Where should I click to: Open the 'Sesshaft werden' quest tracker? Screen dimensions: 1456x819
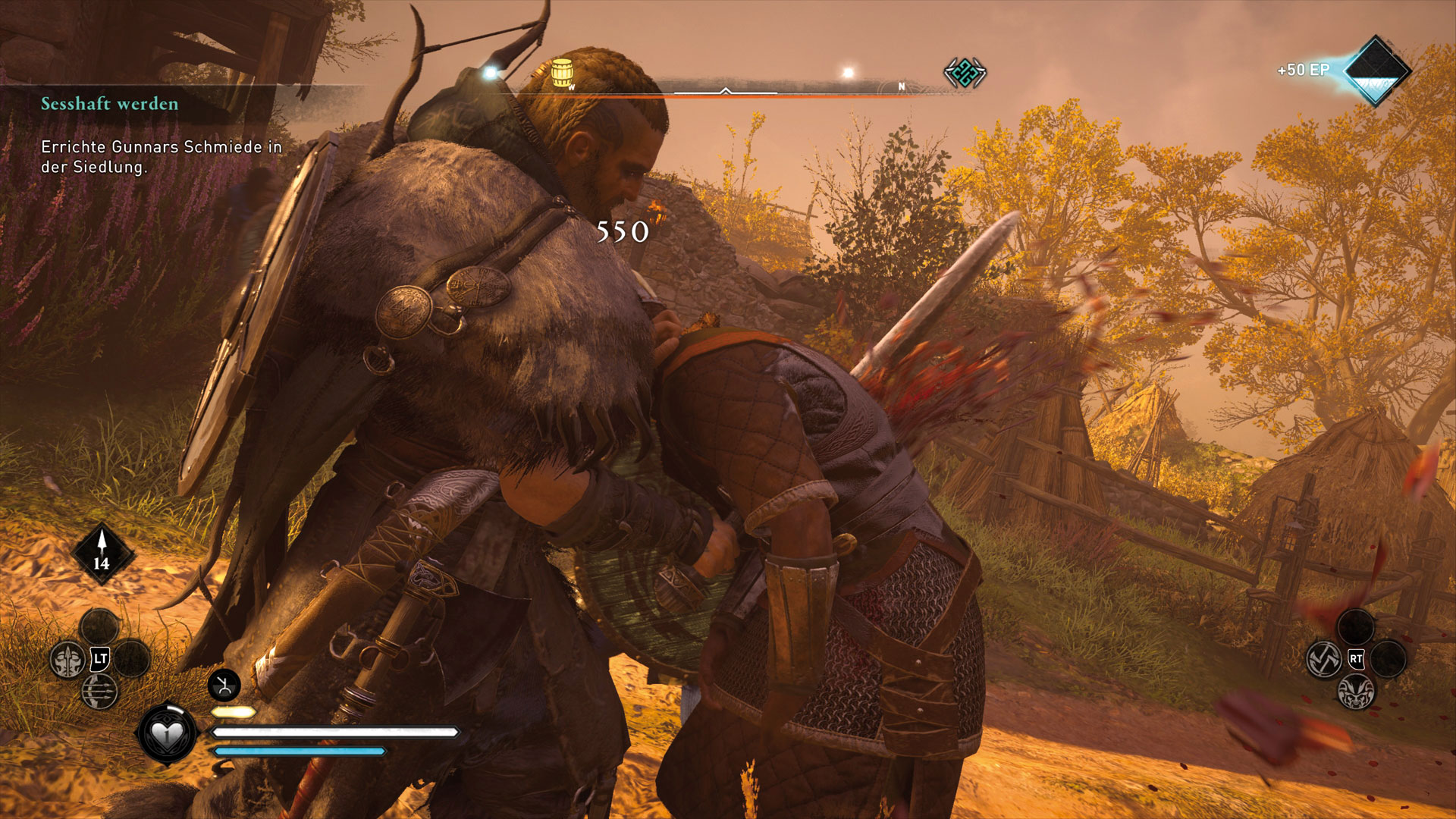110,104
